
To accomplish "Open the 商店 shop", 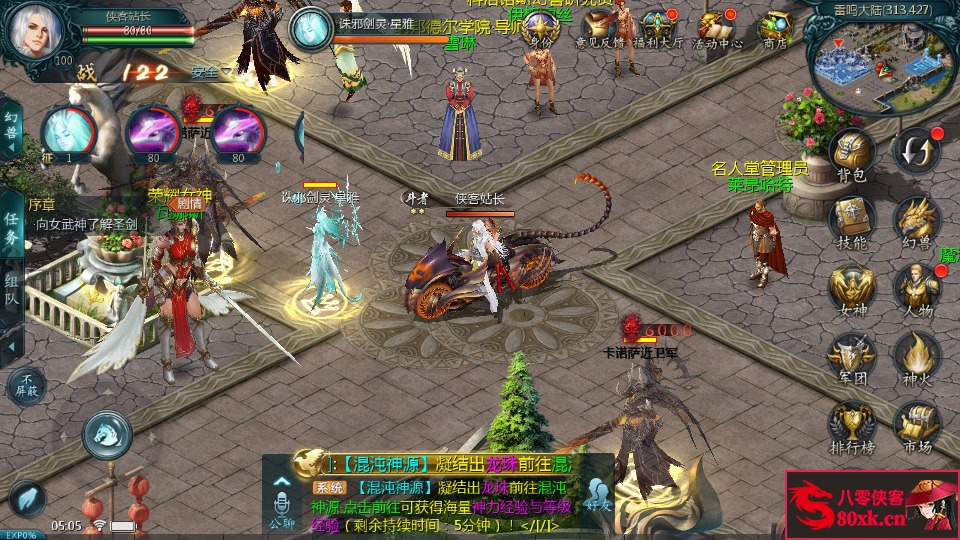I will pos(775,30).
